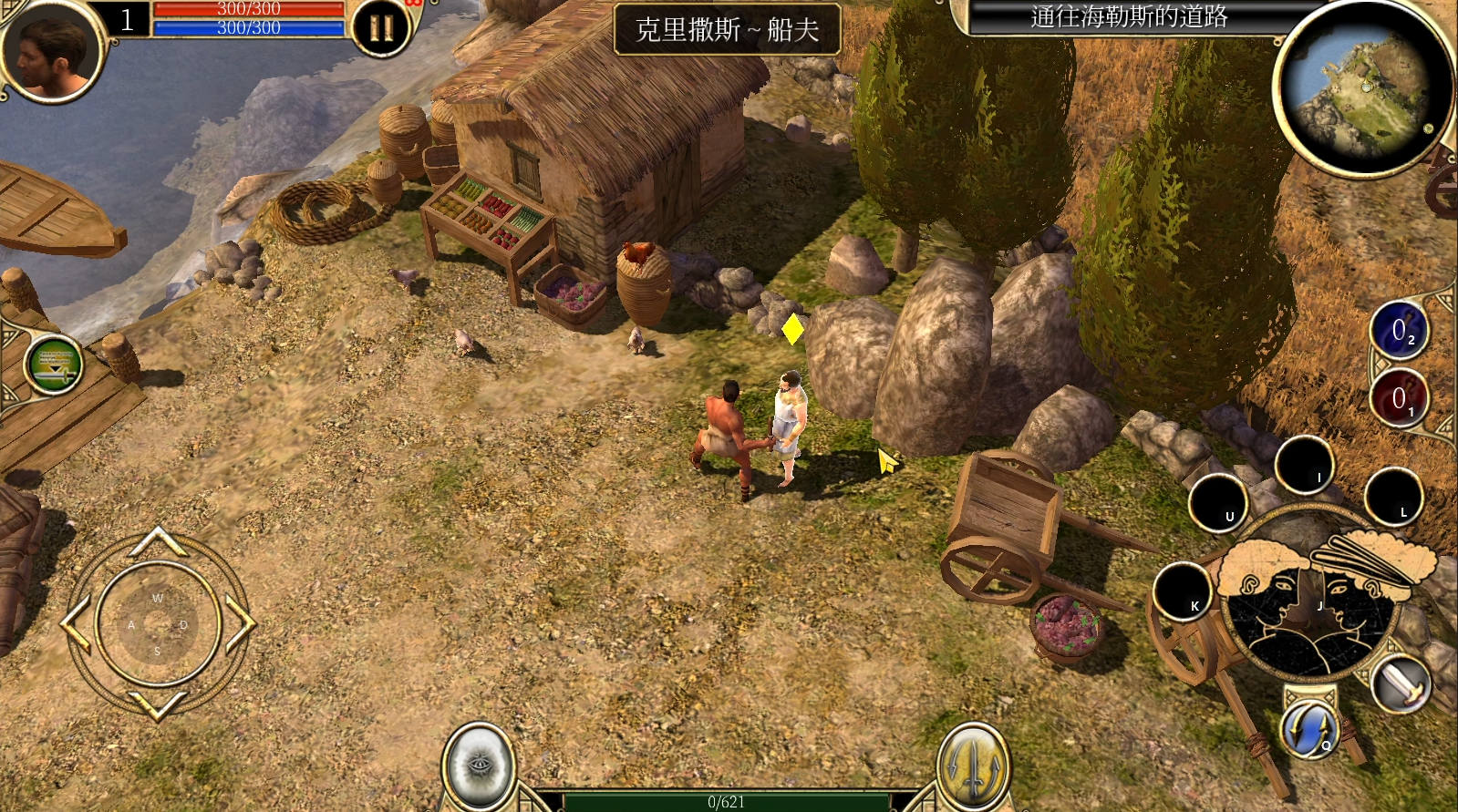The image size is (1458, 812).
Task: Select the sword weapon icon
Action: [1401, 684]
